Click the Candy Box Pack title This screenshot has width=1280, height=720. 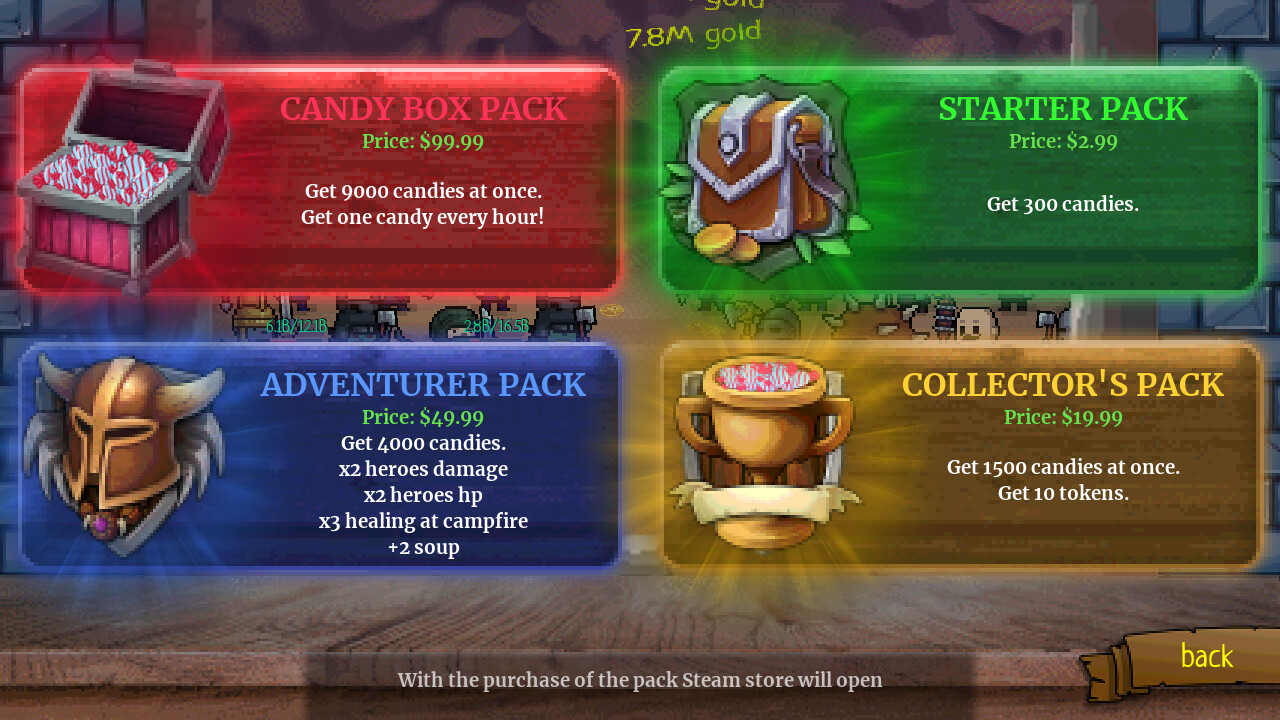(423, 108)
